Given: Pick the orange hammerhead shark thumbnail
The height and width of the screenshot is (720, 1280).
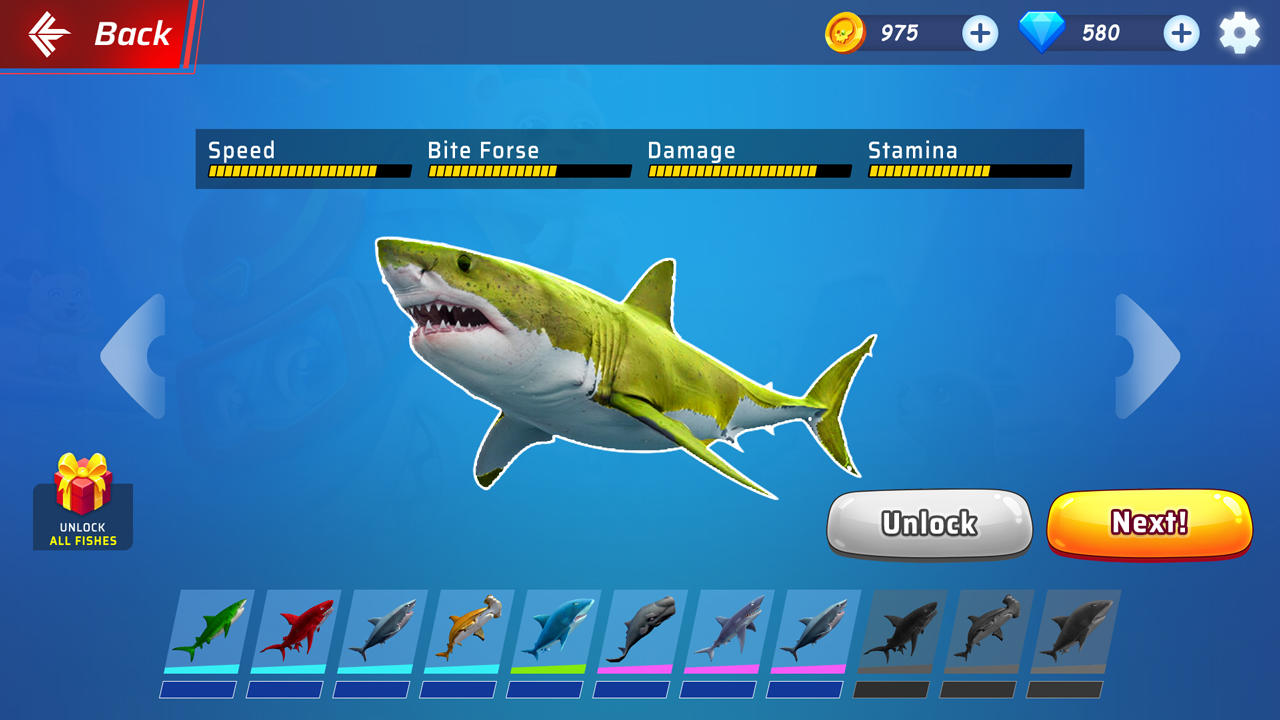Looking at the screenshot, I should click(x=467, y=630).
